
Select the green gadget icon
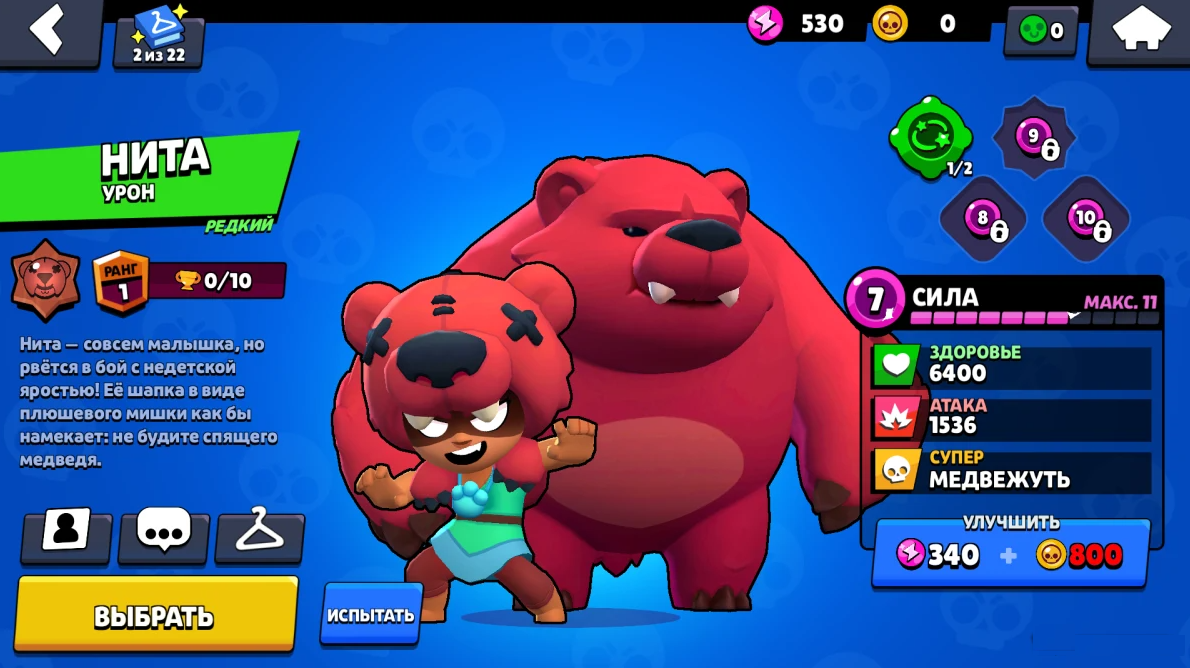pos(931,136)
